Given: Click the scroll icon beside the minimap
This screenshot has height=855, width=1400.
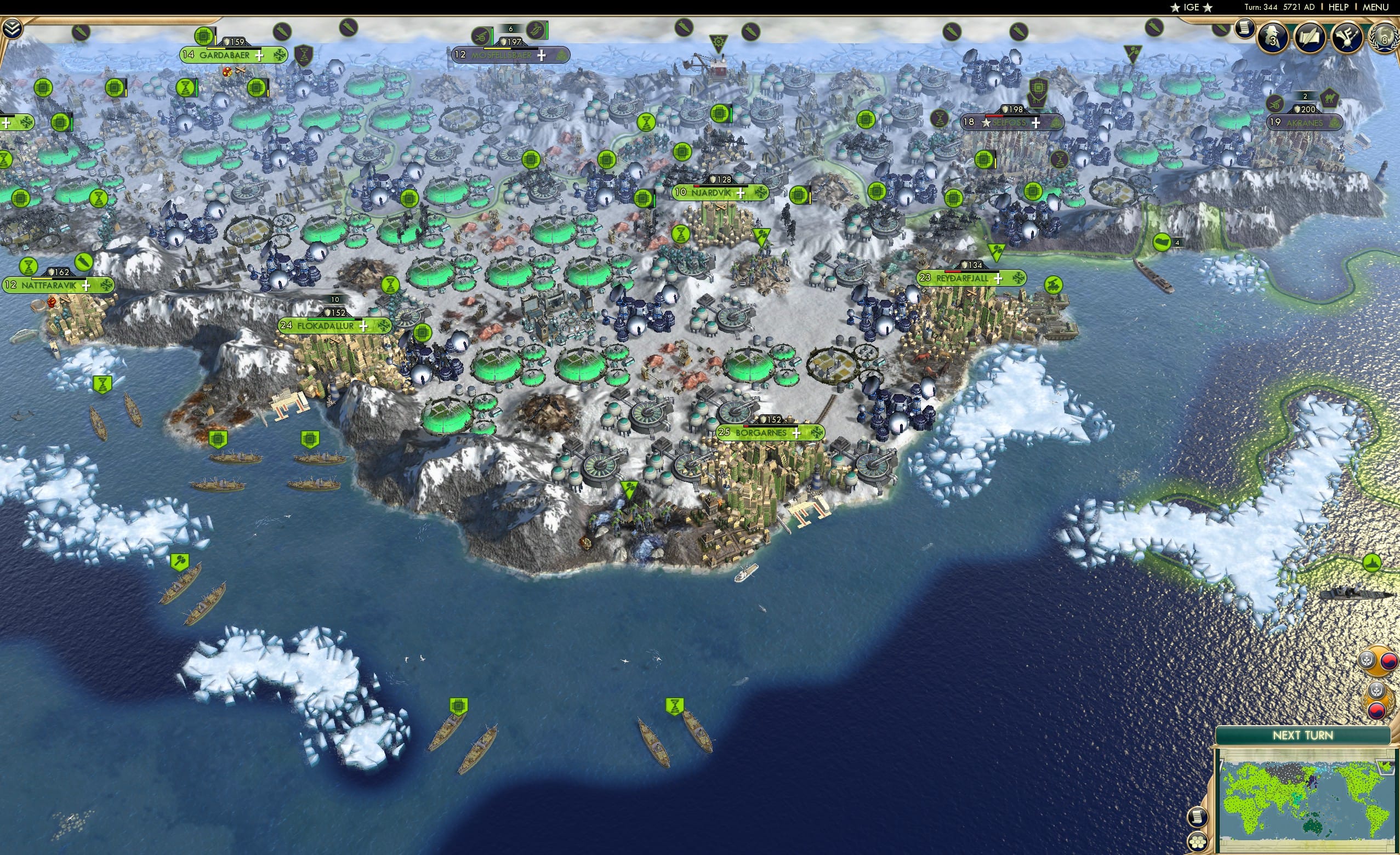Looking at the screenshot, I should point(1198,818).
